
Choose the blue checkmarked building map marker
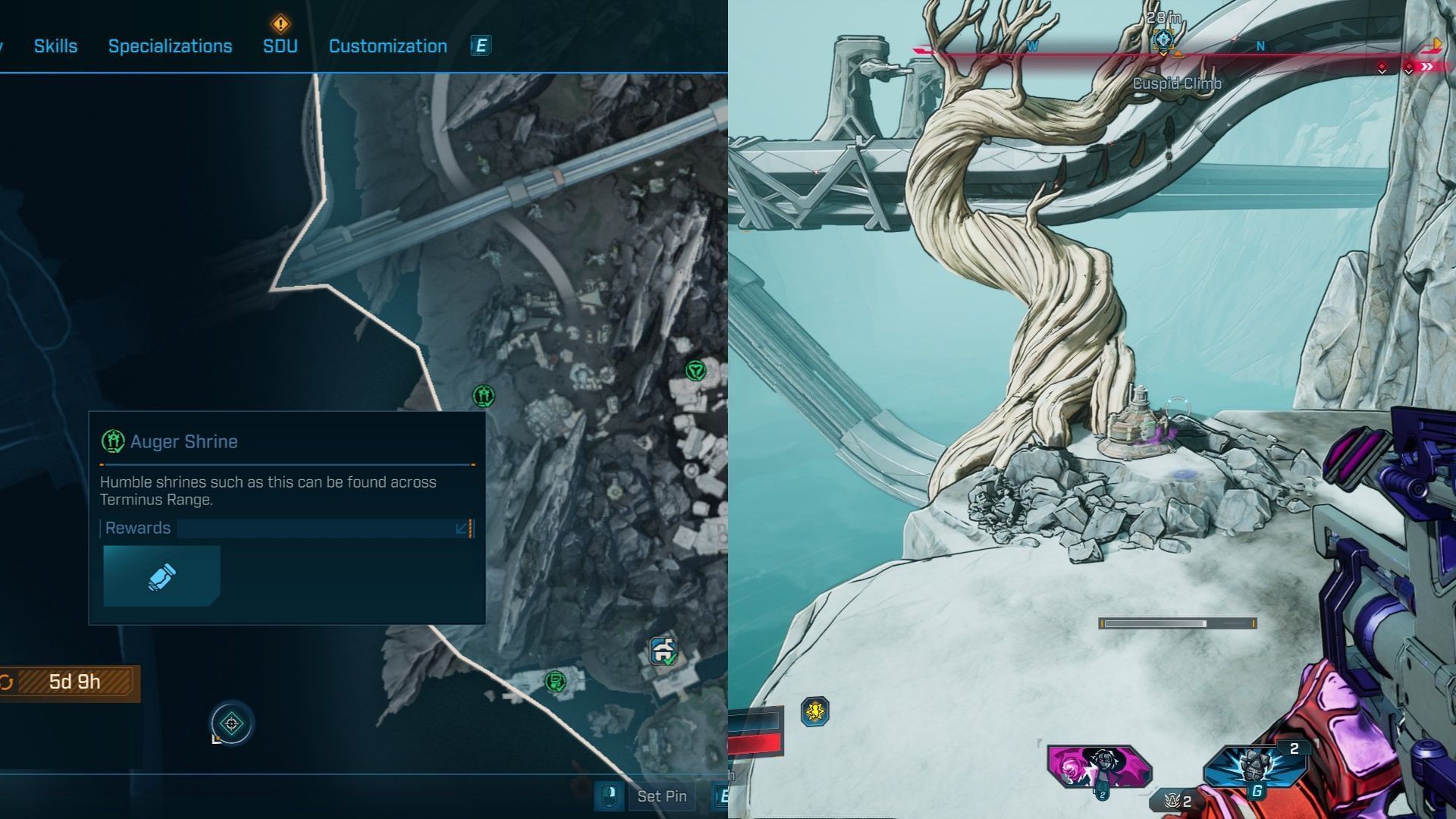[664, 651]
